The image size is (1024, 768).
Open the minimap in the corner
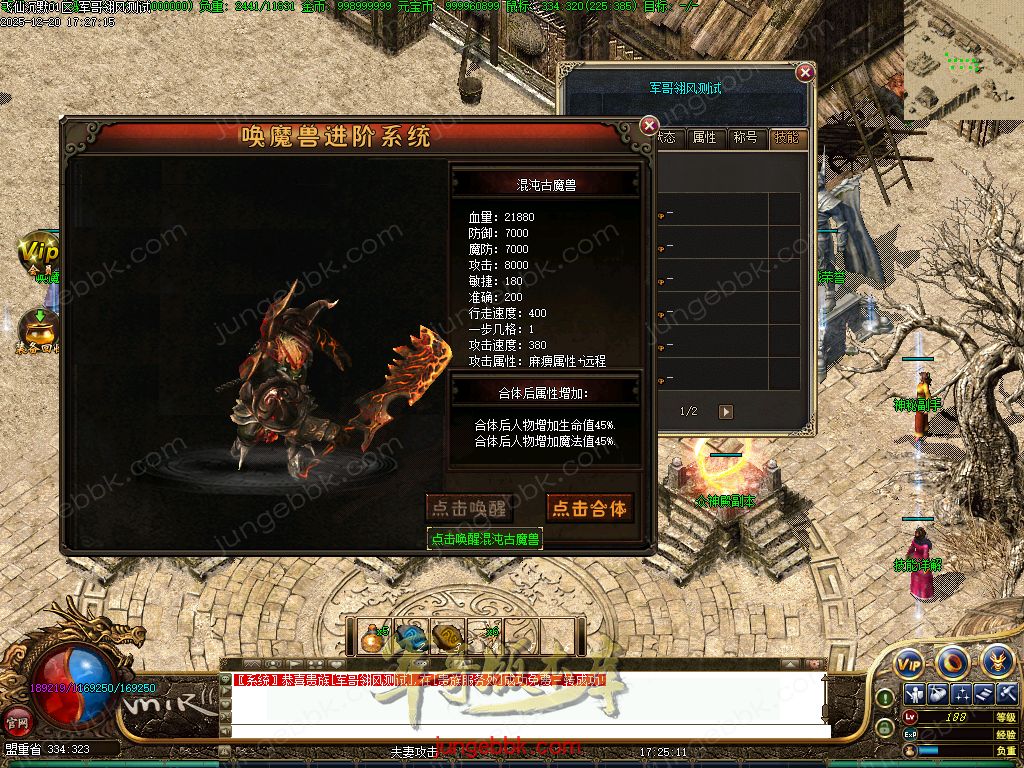click(x=962, y=60)
